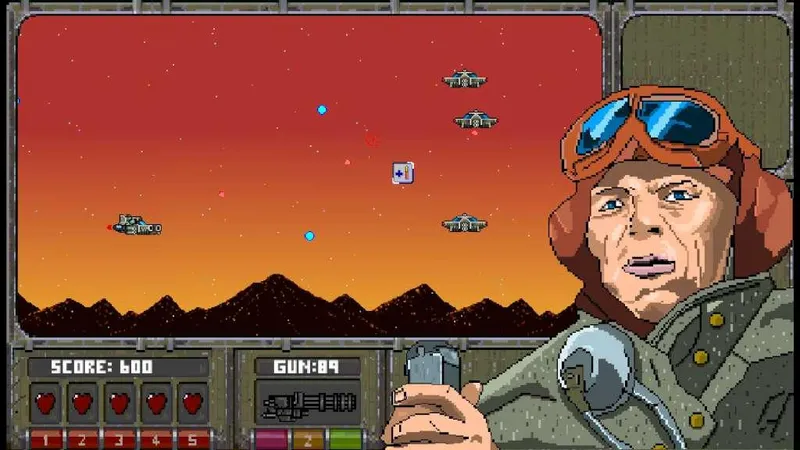The height and width of the screenshot is (450, 800).
Task: Click the red button numbered 3
Action: [119, 439]
